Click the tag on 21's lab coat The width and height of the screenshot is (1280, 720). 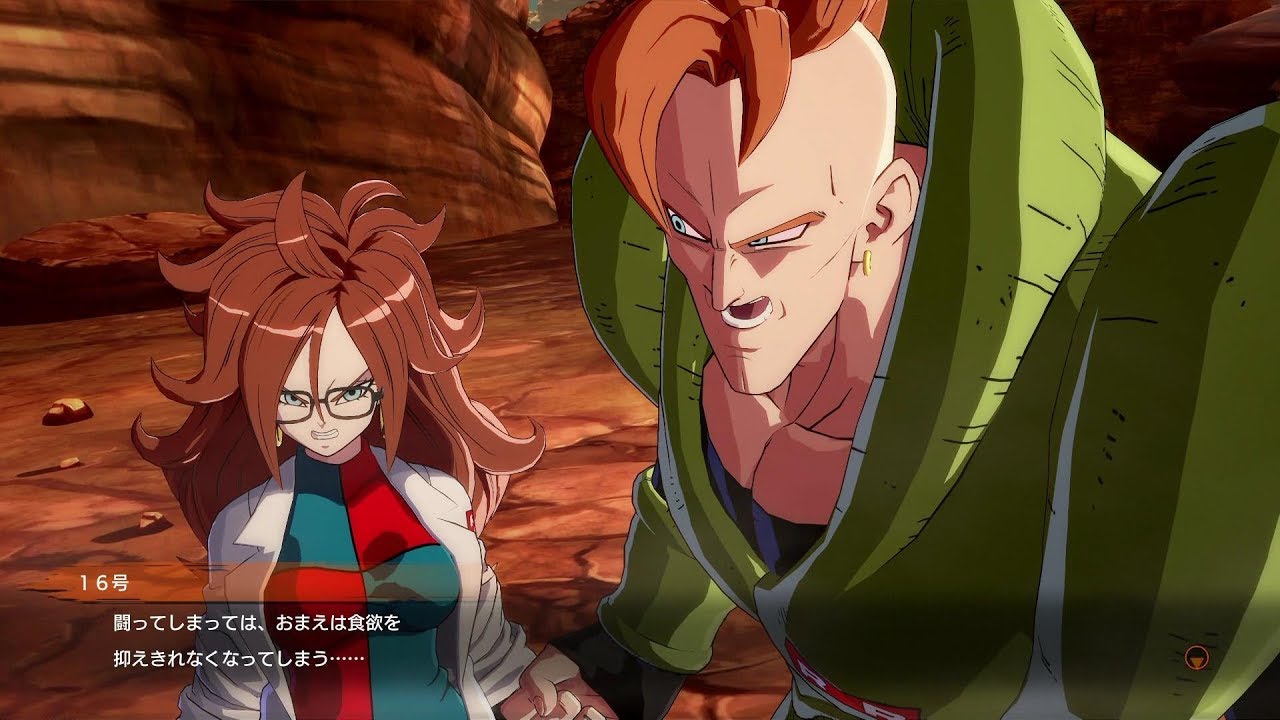pyautogui.click(x=470, y=518)
